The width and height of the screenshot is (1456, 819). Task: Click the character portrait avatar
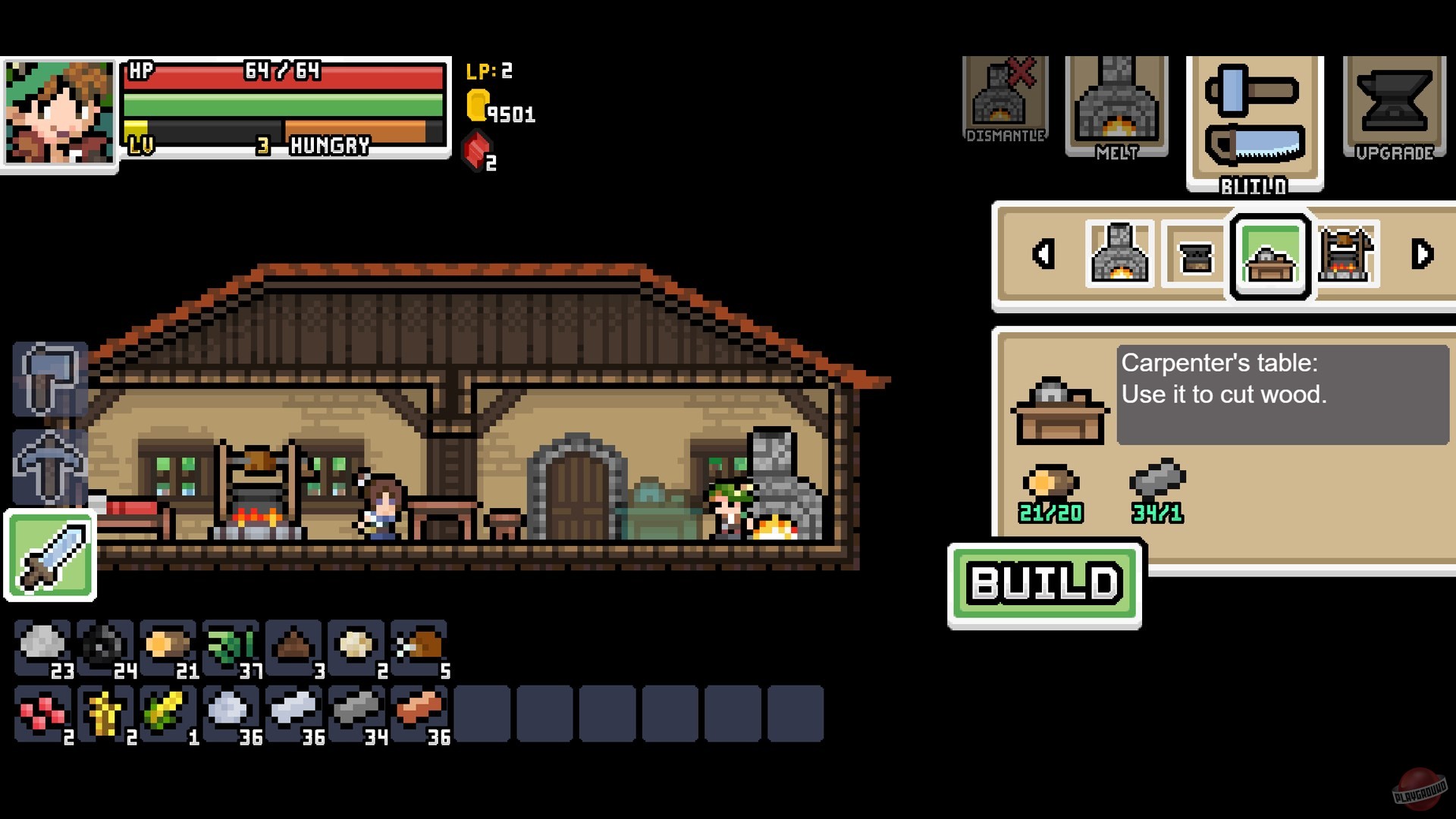click(x=58, y=112)
